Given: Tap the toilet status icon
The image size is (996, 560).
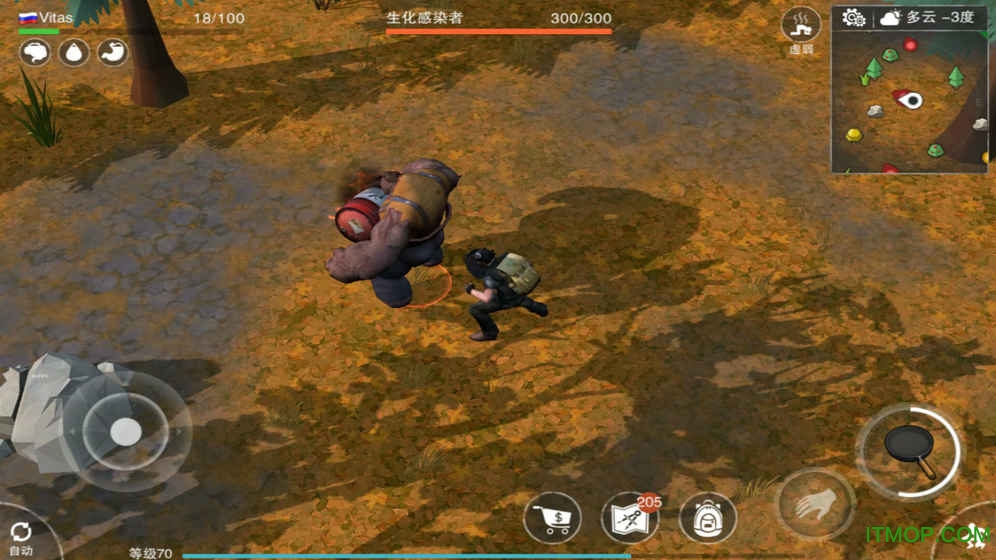Looking at the screenshot, I should tap(35, 52).
